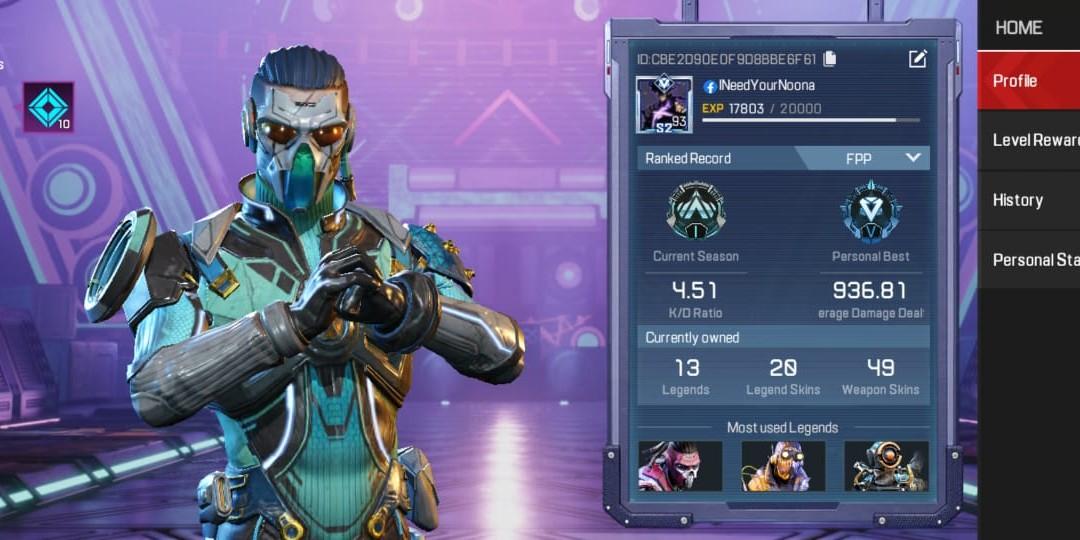Choose the first most used legend portrait
Viewport: 1080px width, 540px height.
680,466
